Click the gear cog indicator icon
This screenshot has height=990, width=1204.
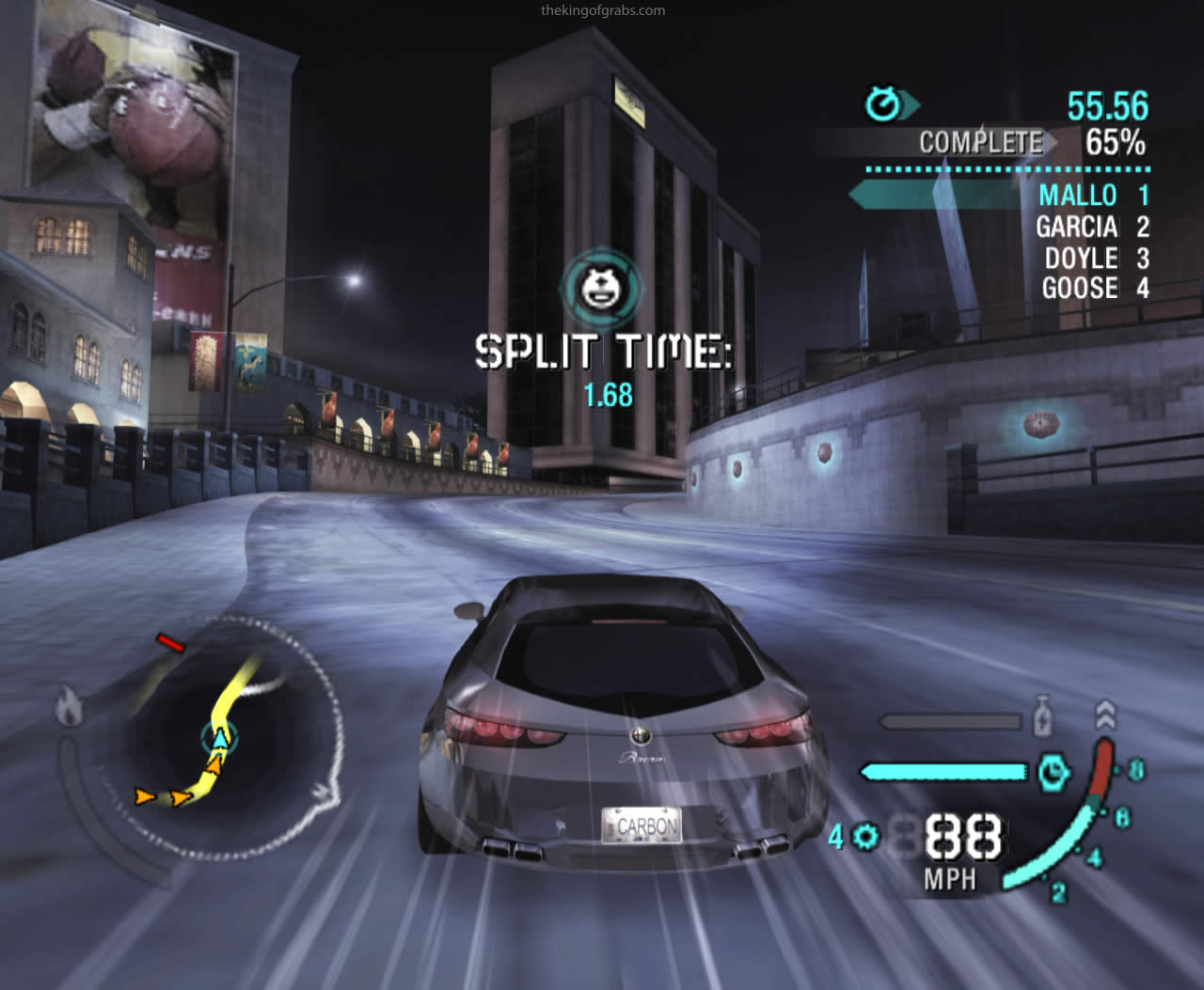866,836
